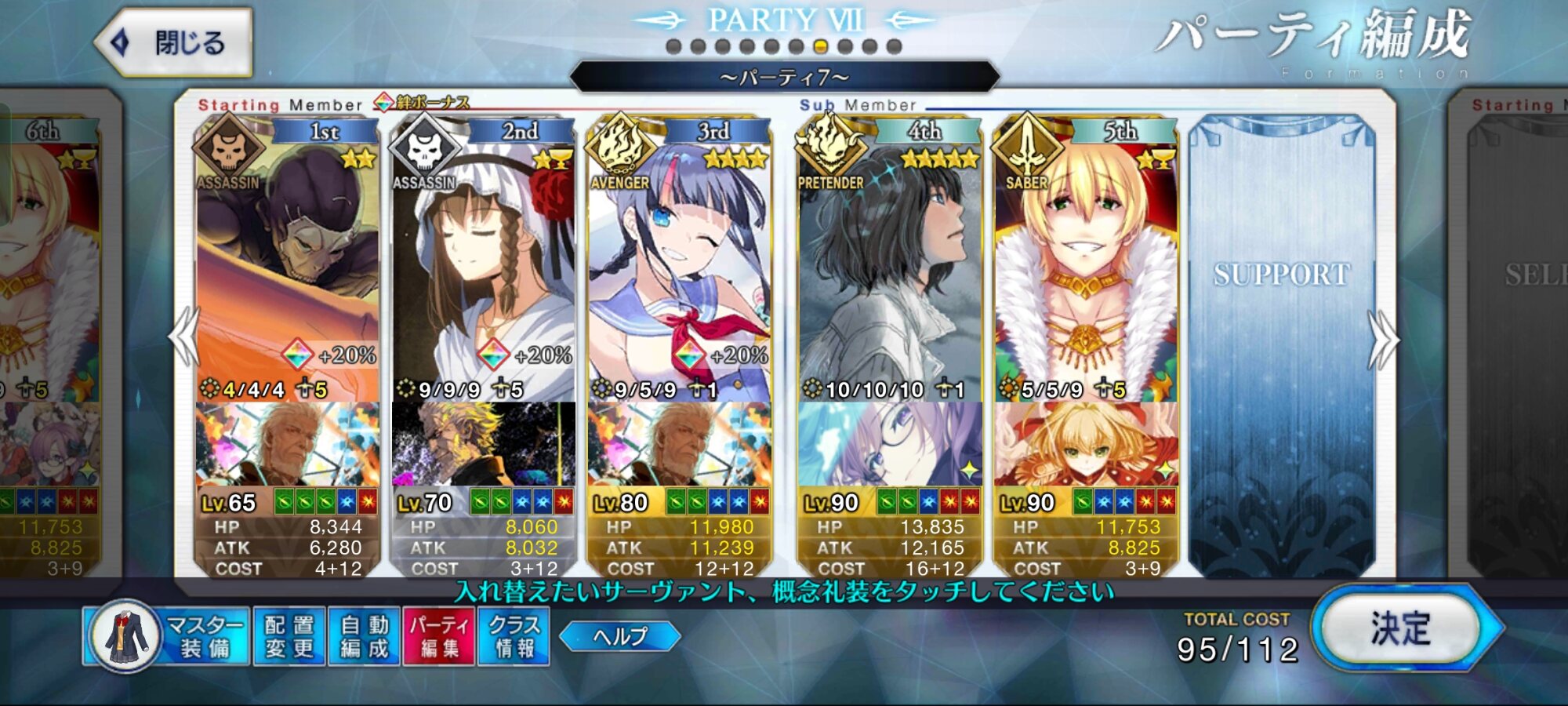Rename party via the ～パーティ7～ title bar

(x=784, y=77)
